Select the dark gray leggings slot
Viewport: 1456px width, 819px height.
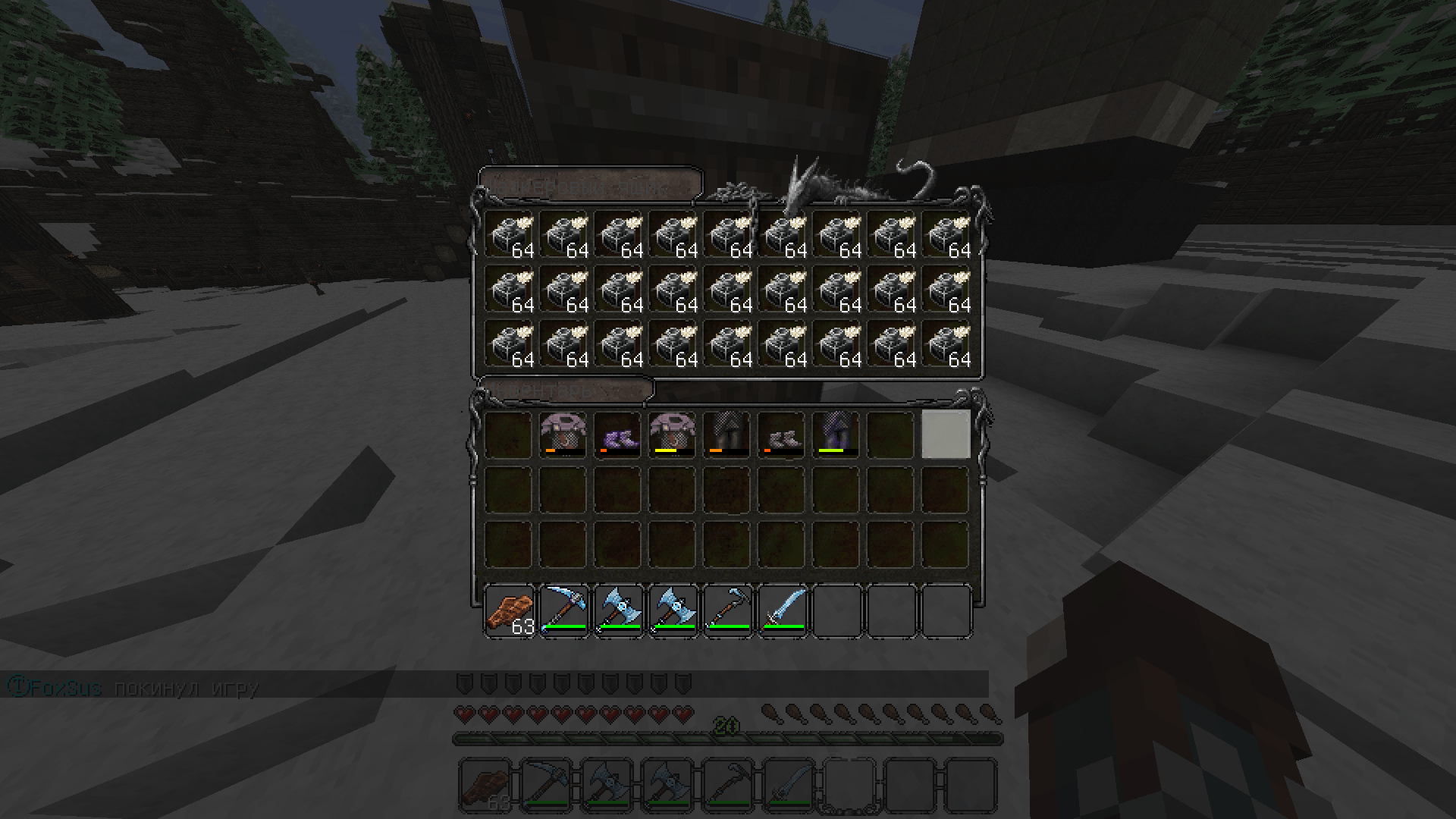(726, 435)
